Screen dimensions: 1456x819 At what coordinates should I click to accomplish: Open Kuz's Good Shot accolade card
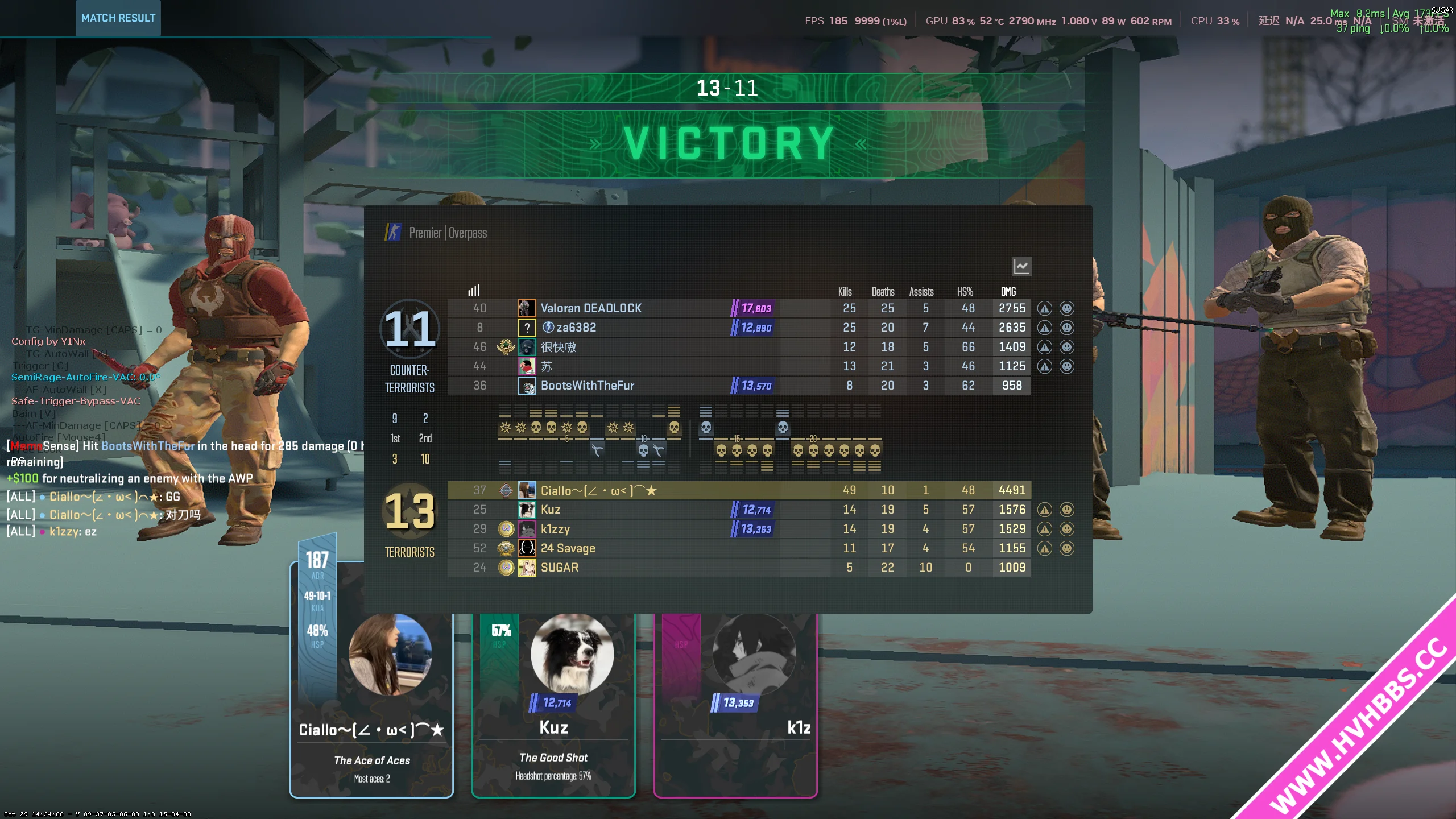point(553,705)
